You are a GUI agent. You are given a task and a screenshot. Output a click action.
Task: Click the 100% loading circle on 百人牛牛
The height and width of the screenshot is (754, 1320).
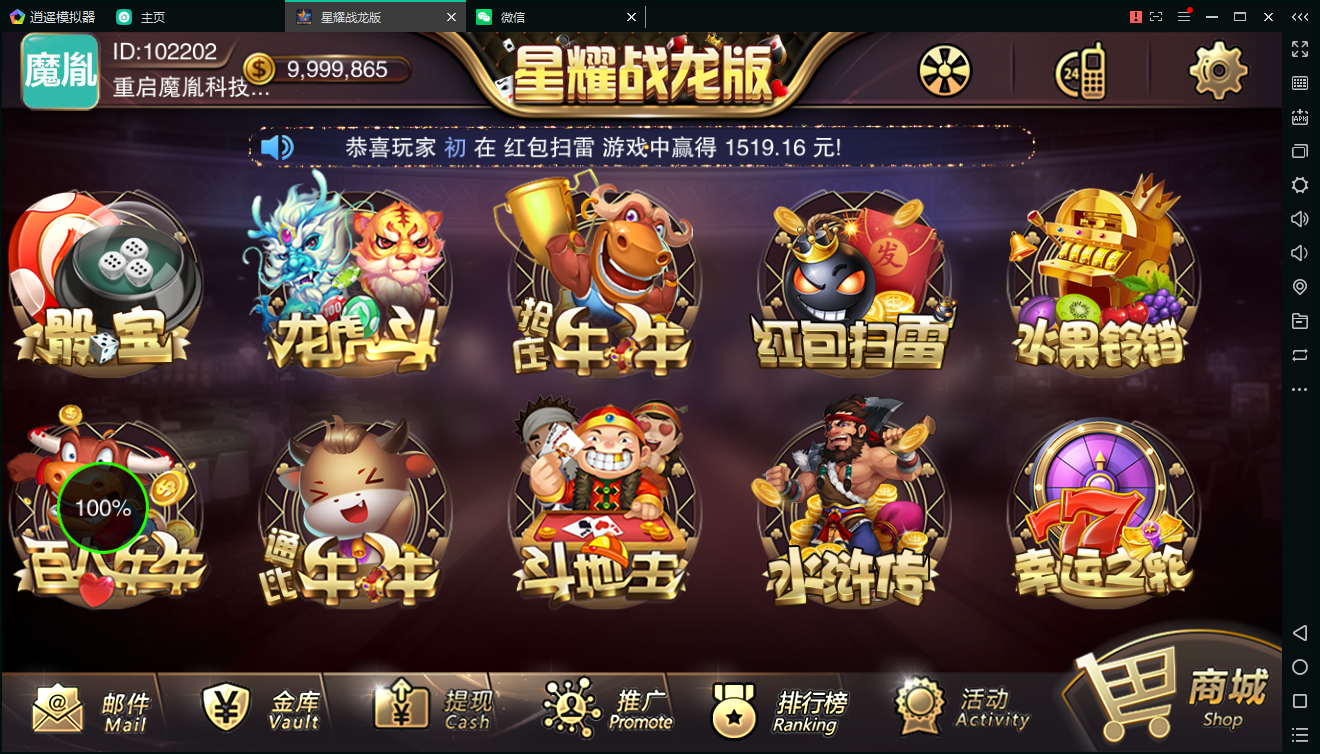click(x=103, y=508)
